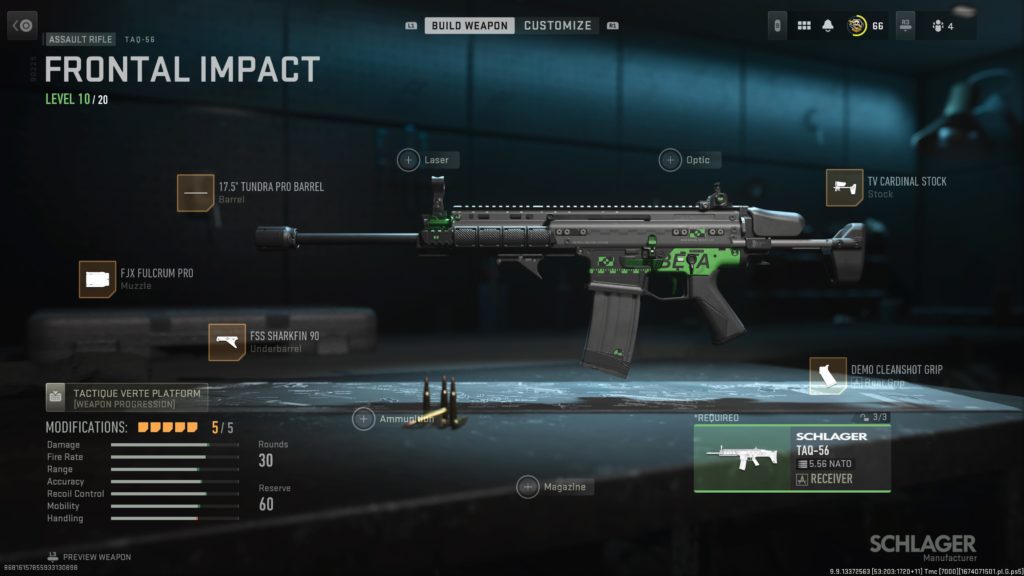Open the Tactique Verte Platform weapon progression
The height and width of the screenshot is (576, 1024).
[126, 398]
